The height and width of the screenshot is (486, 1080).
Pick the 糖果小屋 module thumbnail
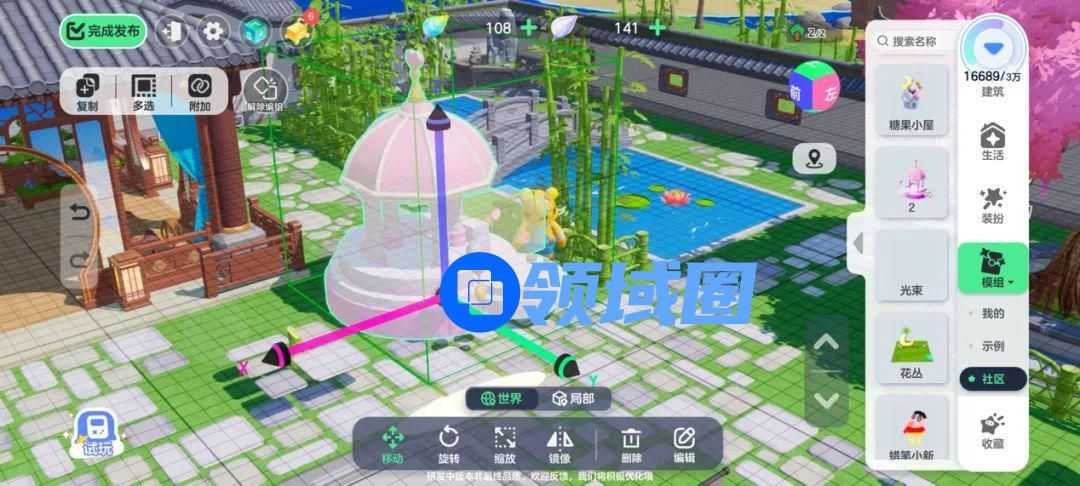point(910,102)
